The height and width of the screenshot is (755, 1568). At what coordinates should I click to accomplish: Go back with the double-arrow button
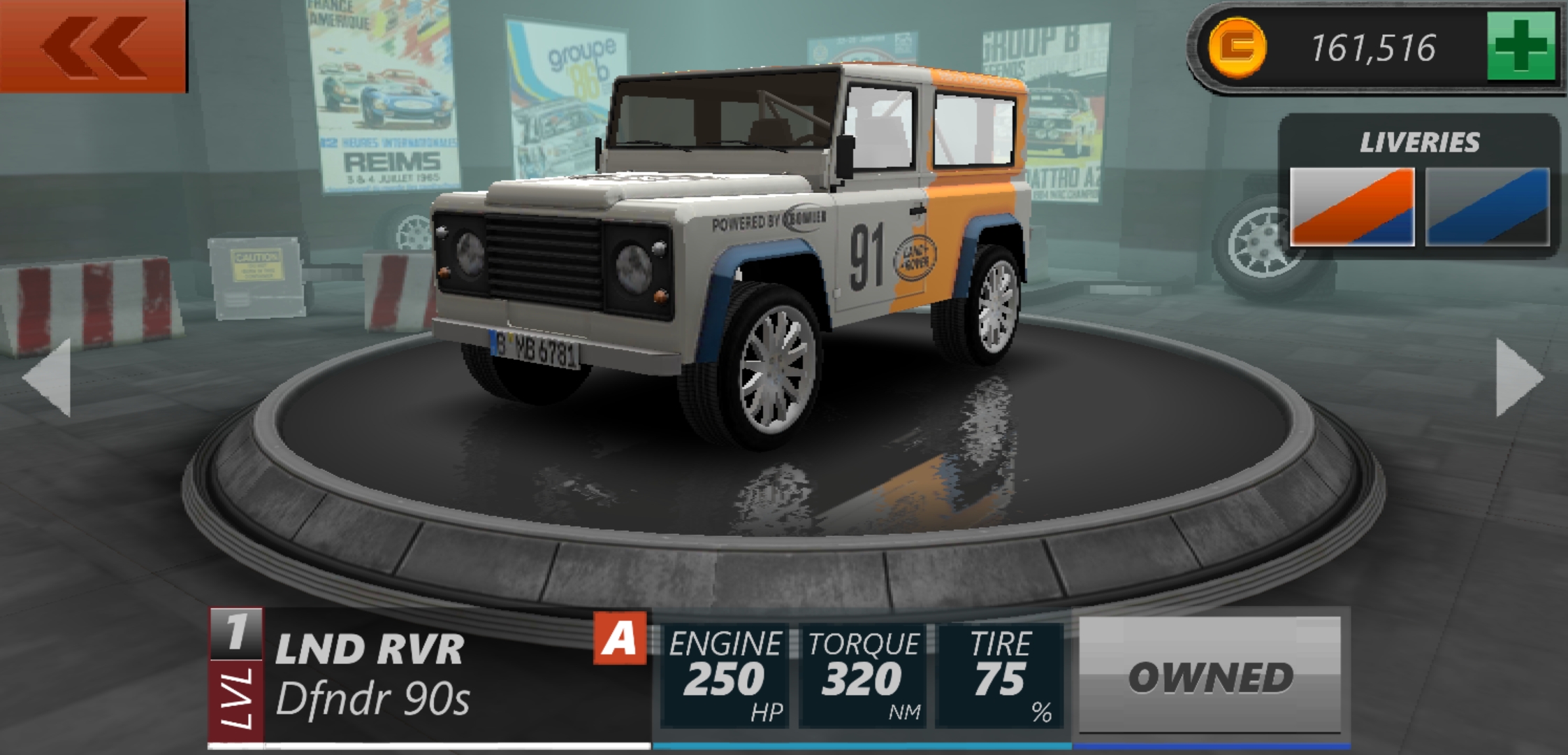click(x=93, y=45)
